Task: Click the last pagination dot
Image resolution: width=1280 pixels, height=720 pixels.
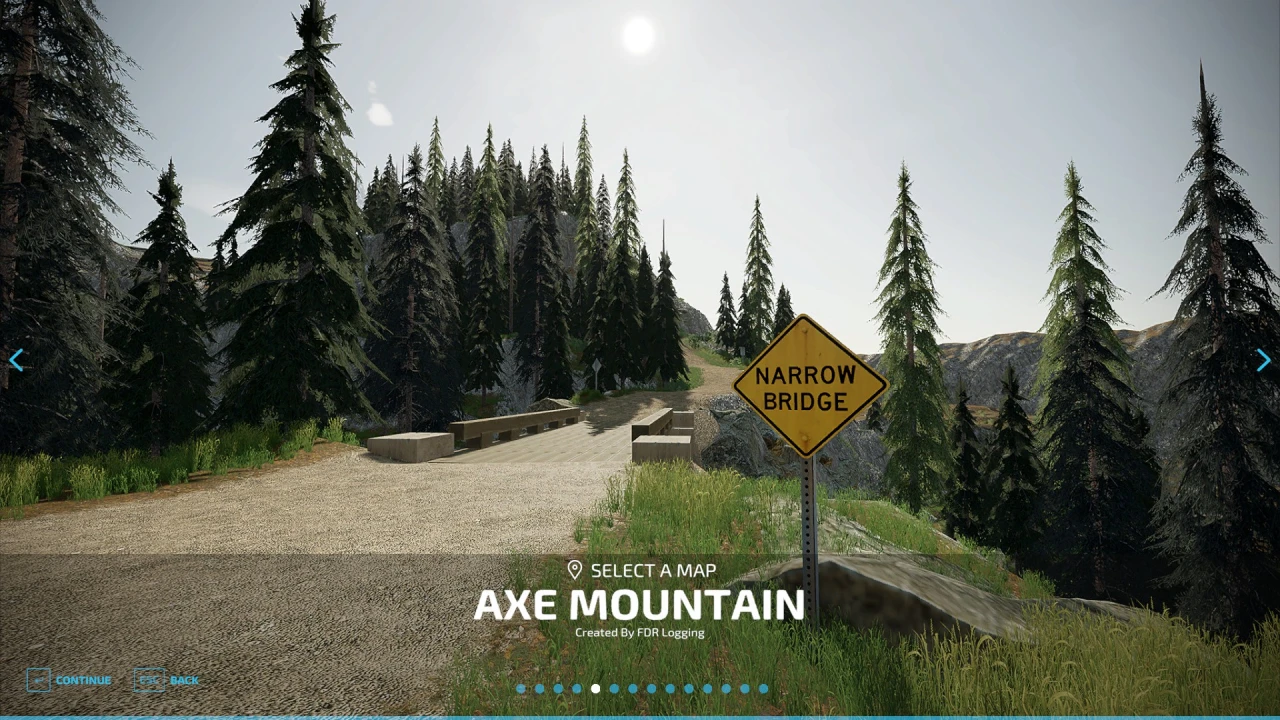Action: point(762,688)
